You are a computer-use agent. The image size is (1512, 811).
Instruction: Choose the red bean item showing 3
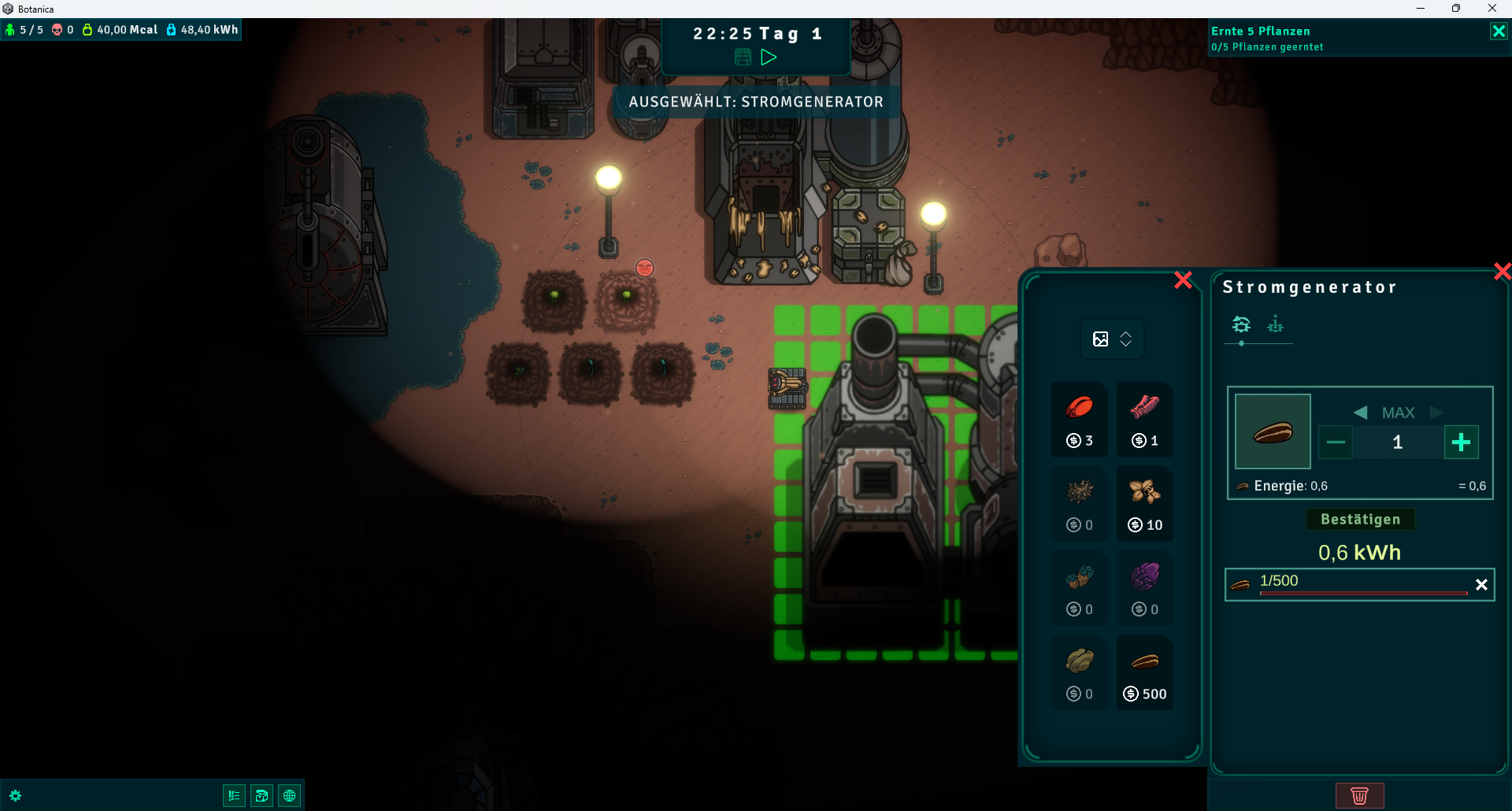(x=1080, y=420)
